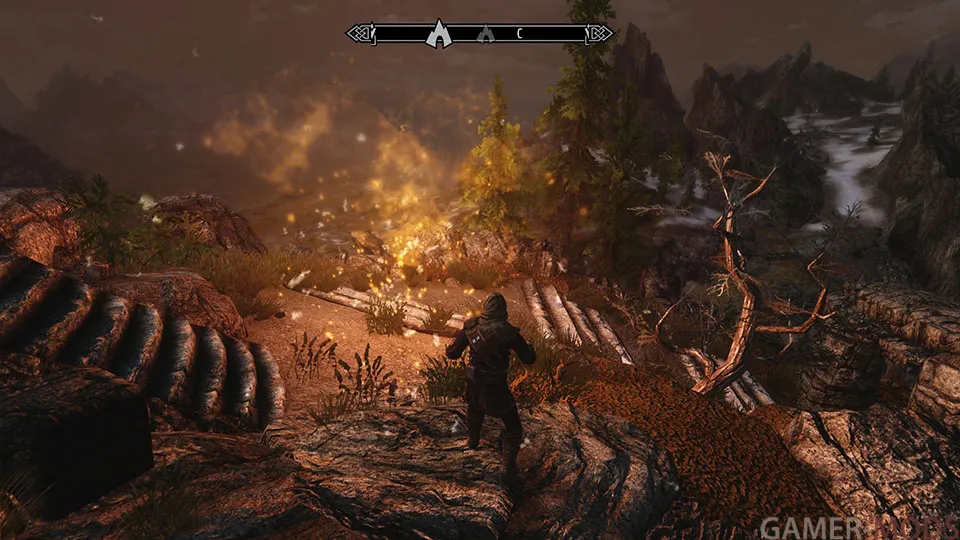Screen dimensions: 960x540
Task: Select the dim grey location marker on the compass
Action: point(486,34)
